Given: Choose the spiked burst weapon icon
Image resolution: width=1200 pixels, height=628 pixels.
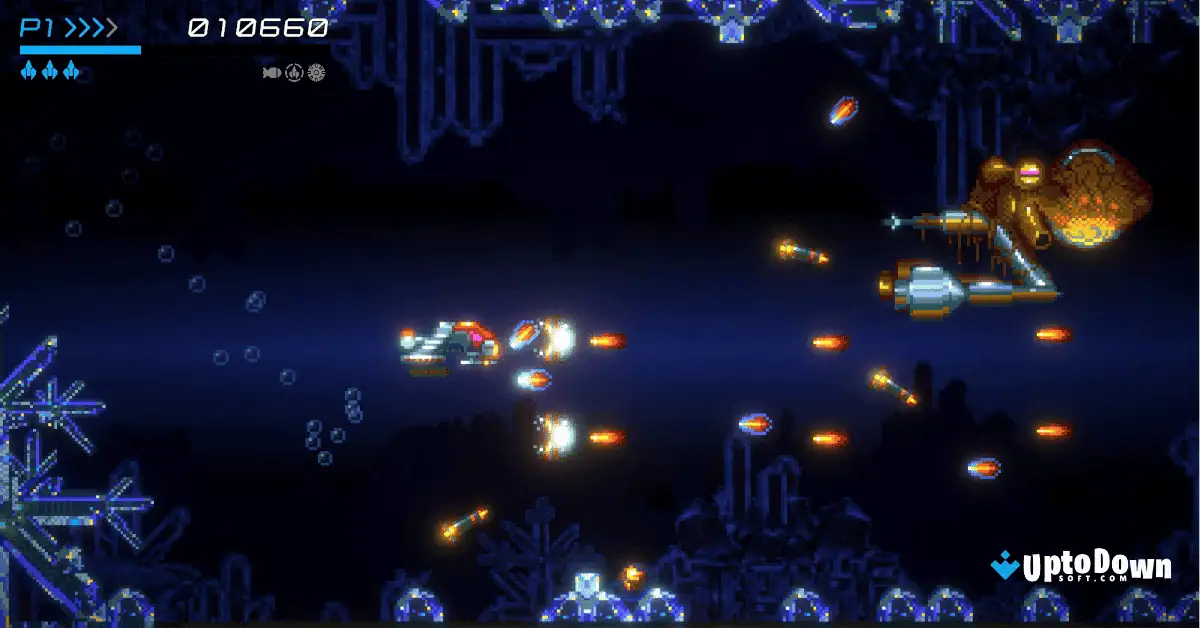Looking at the screenshot, I should 316,72.
